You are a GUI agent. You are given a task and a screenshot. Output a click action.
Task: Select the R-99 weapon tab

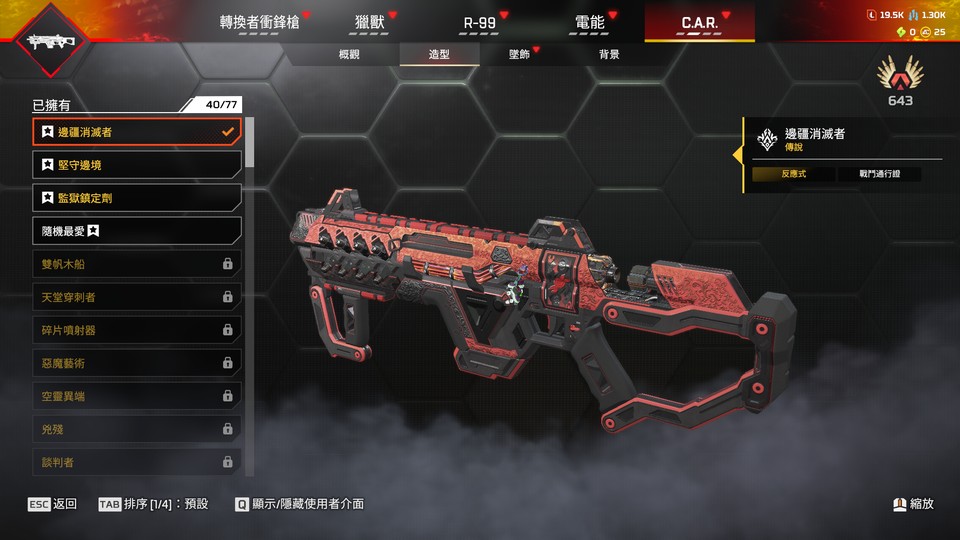coord(481,22)
